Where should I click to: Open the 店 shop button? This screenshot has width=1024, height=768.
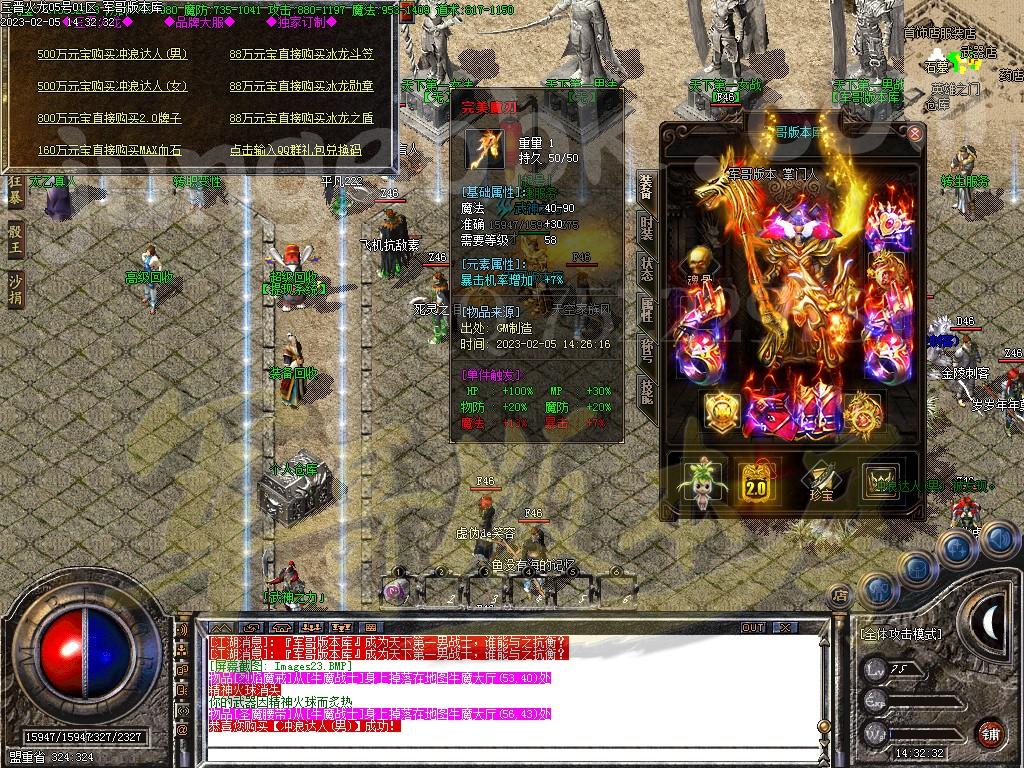[x=841, y=594]
